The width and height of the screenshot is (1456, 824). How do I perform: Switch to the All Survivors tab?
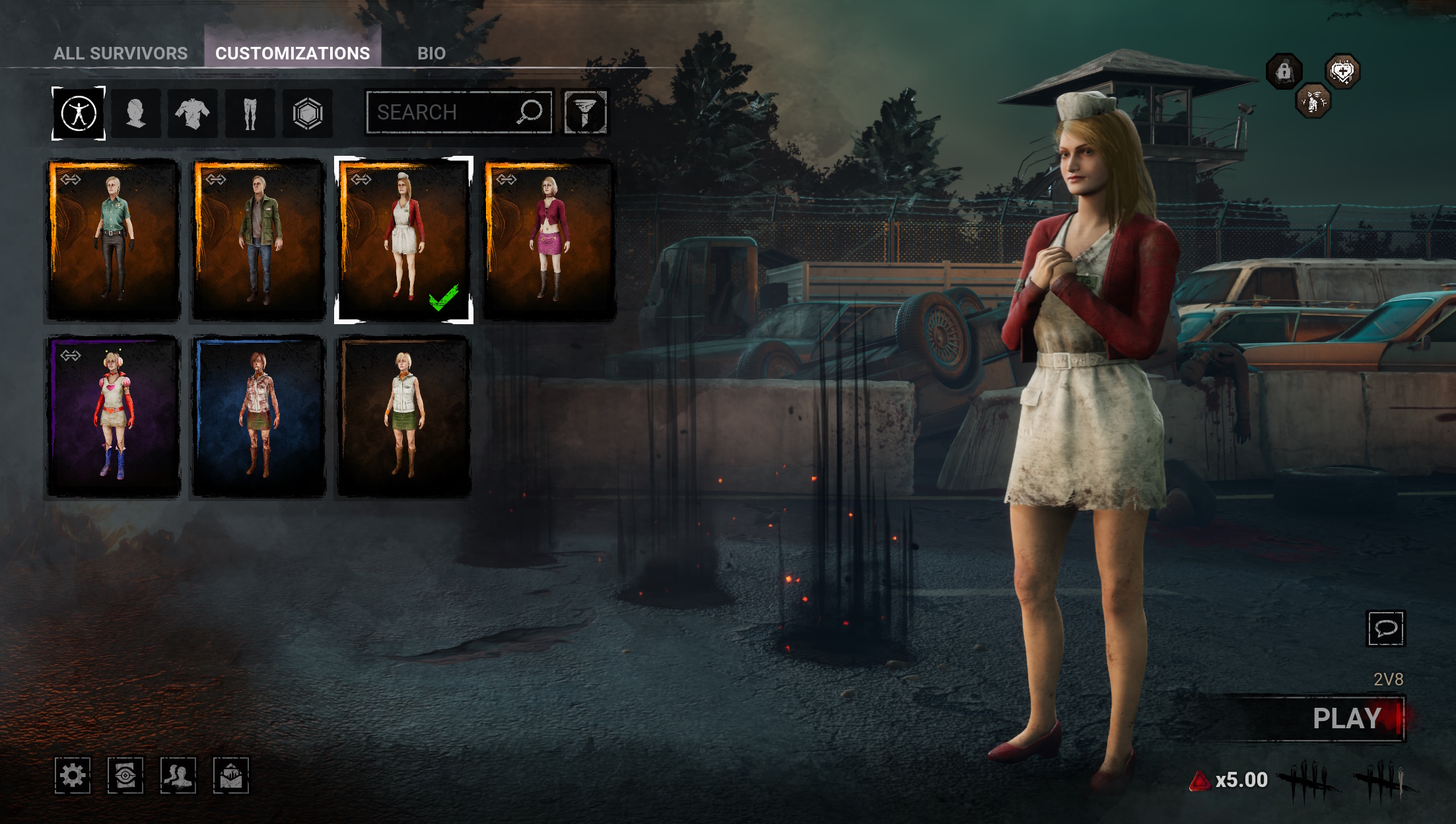[120, 53]
